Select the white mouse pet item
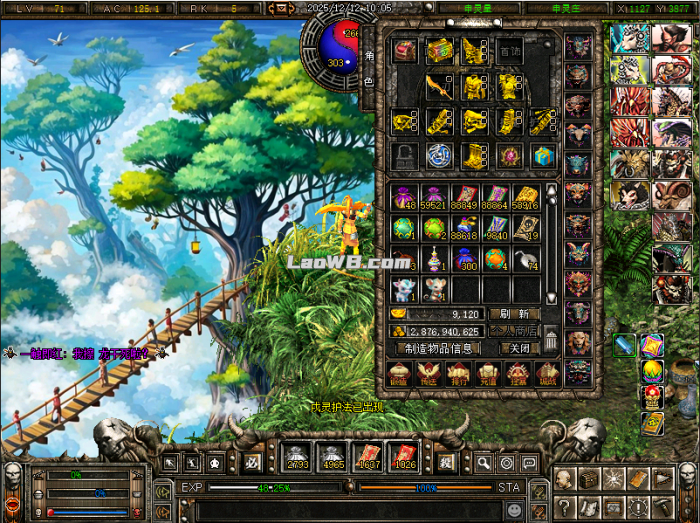 pos(404,289)
